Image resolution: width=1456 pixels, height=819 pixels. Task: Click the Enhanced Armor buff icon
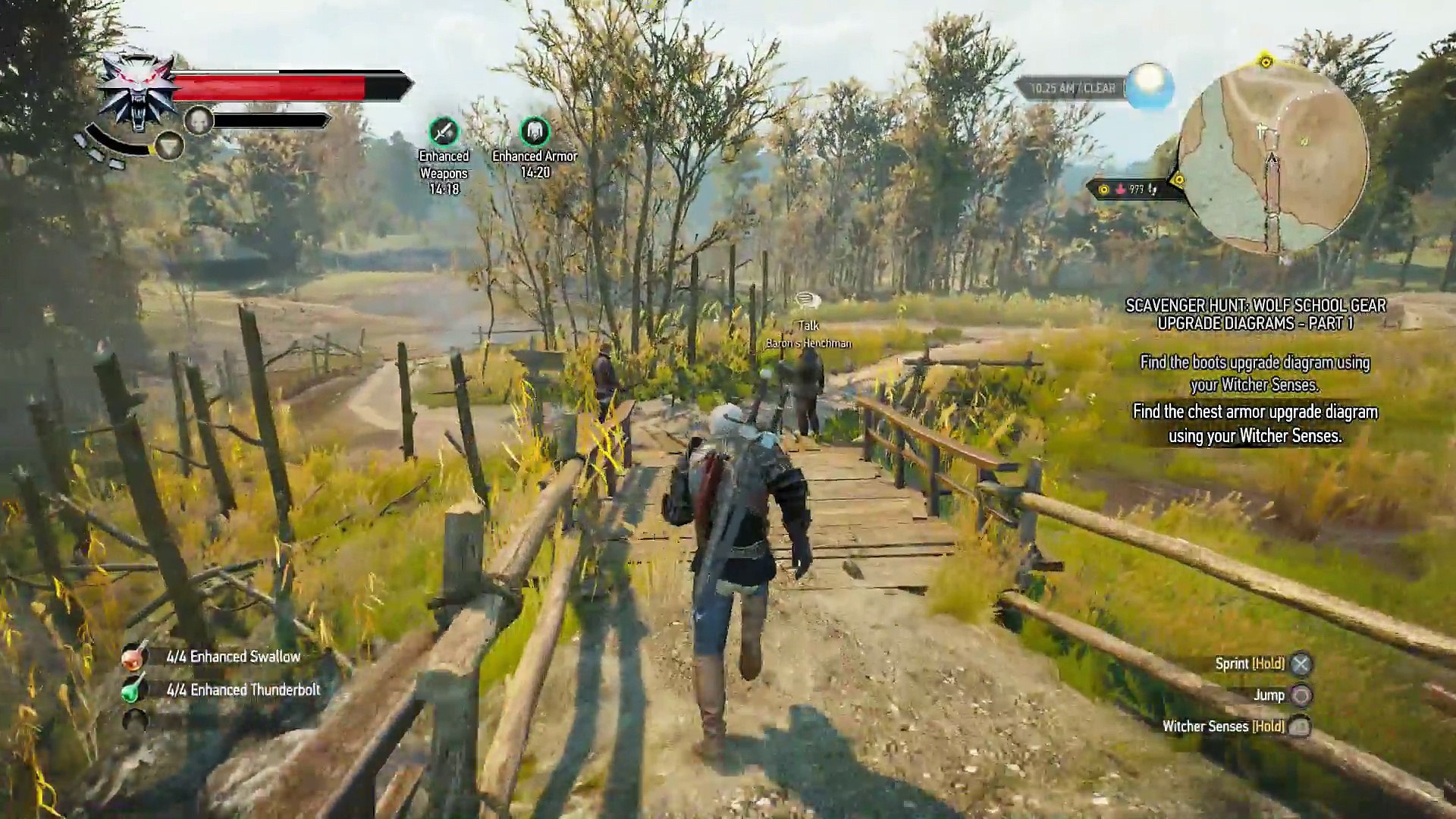pos(535,132)
